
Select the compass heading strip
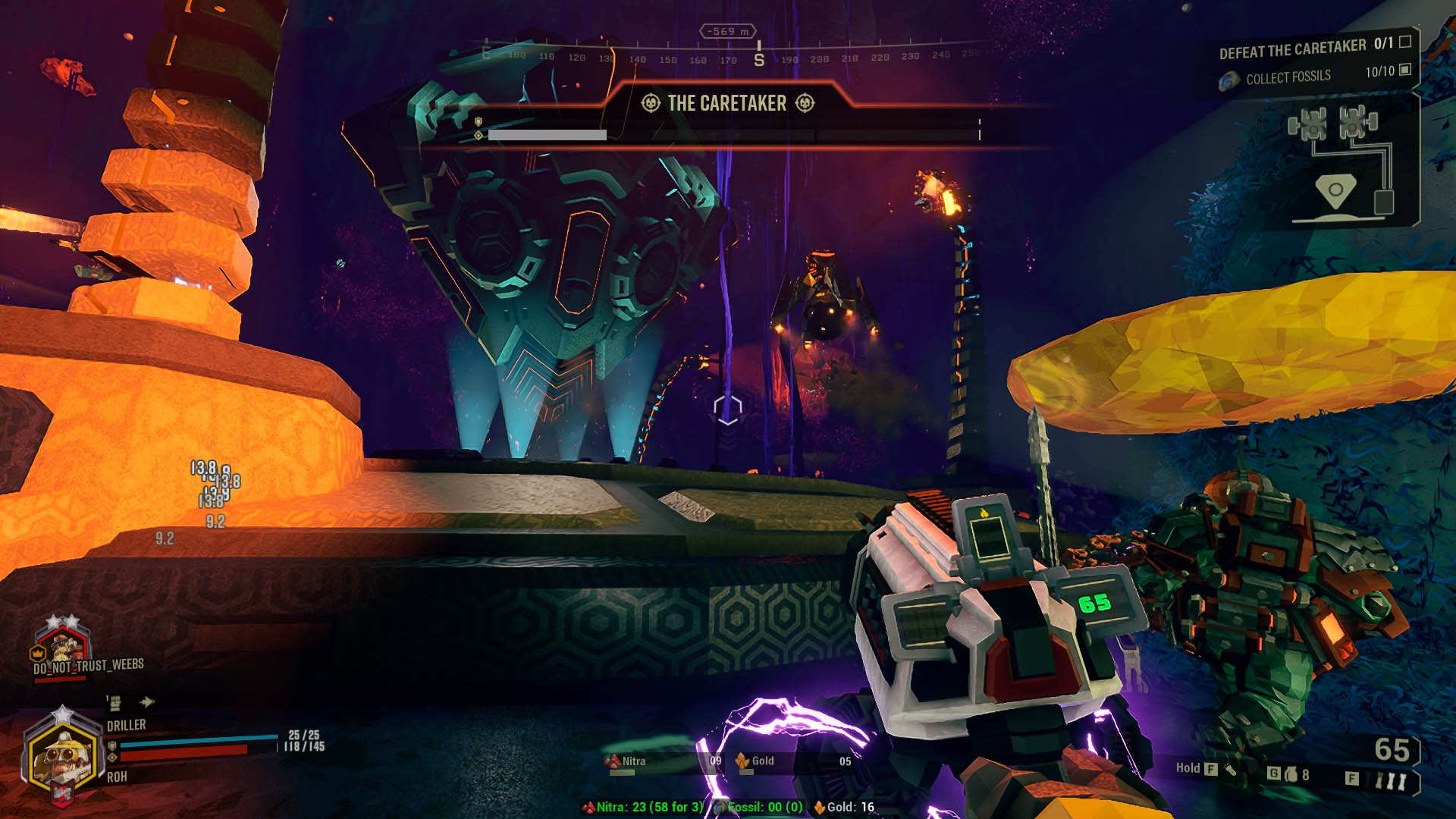coord(728,58)
